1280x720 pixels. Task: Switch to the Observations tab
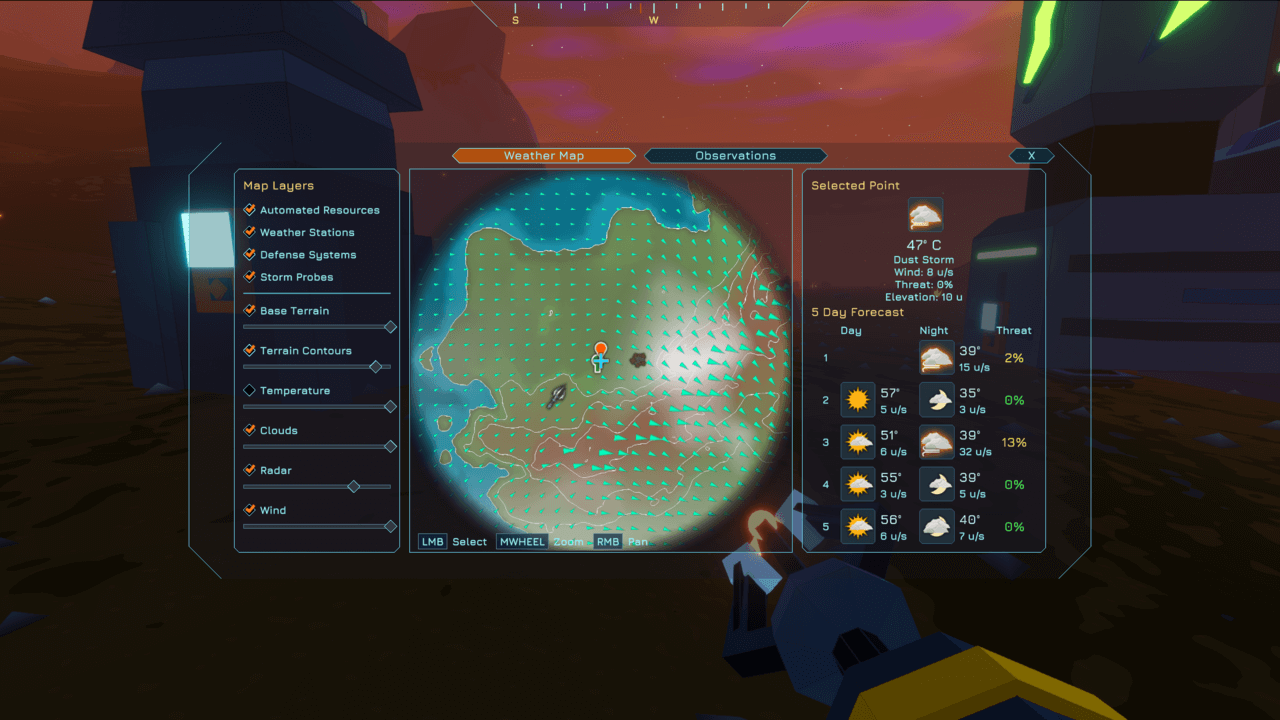735,156
